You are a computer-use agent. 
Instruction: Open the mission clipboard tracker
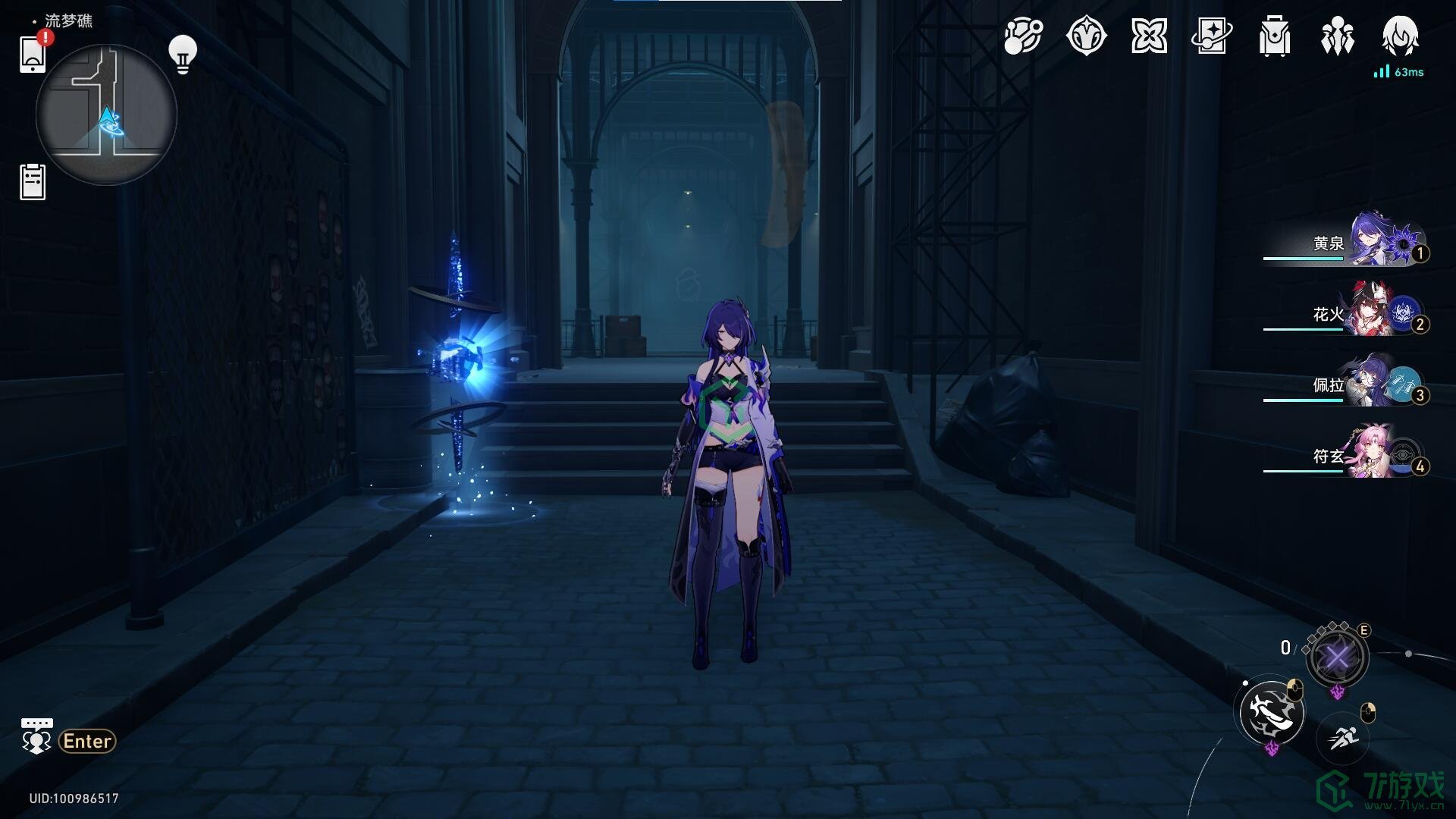pos(33,182)
